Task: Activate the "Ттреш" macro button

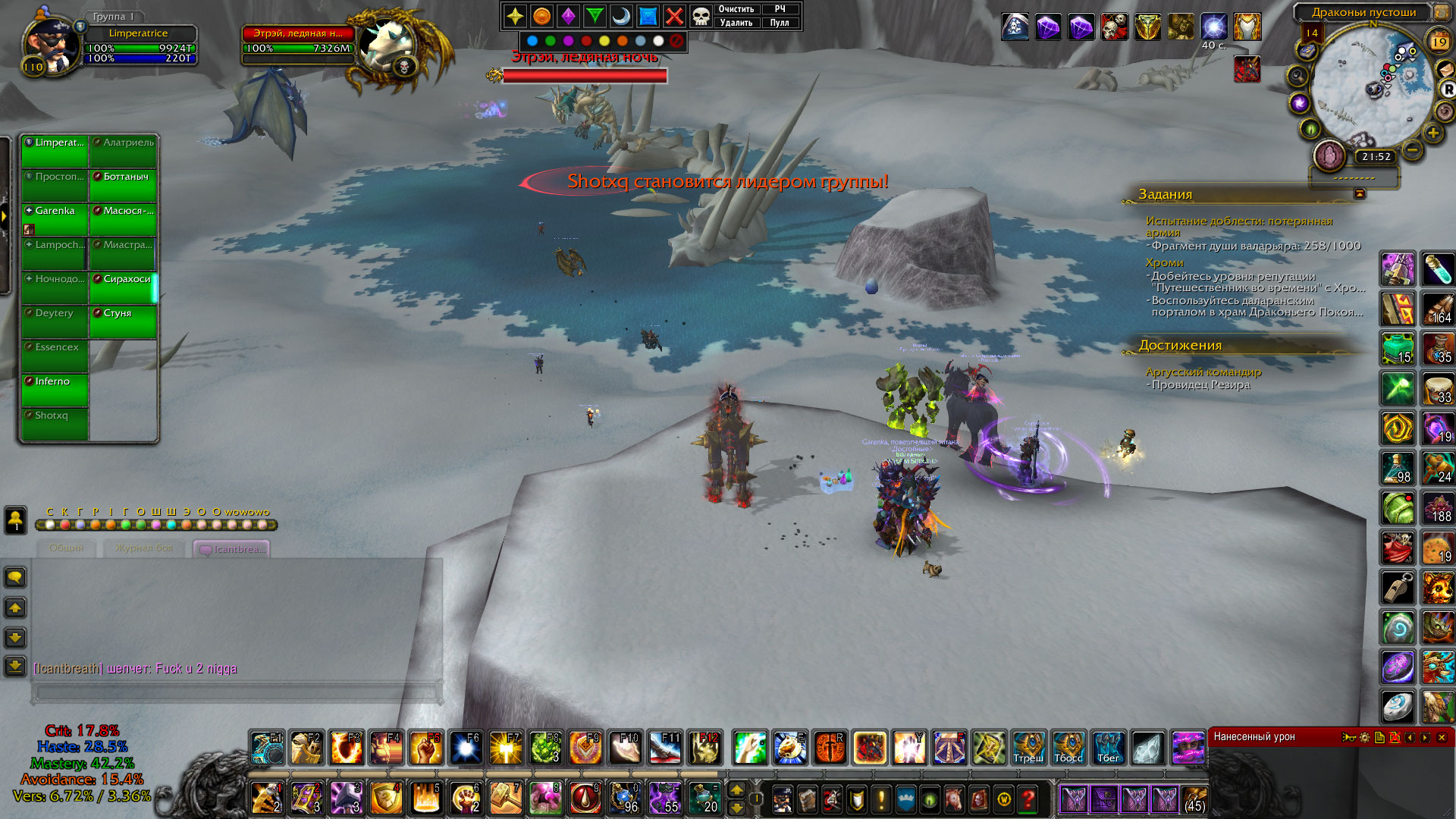Action: tap(1028, 748)
